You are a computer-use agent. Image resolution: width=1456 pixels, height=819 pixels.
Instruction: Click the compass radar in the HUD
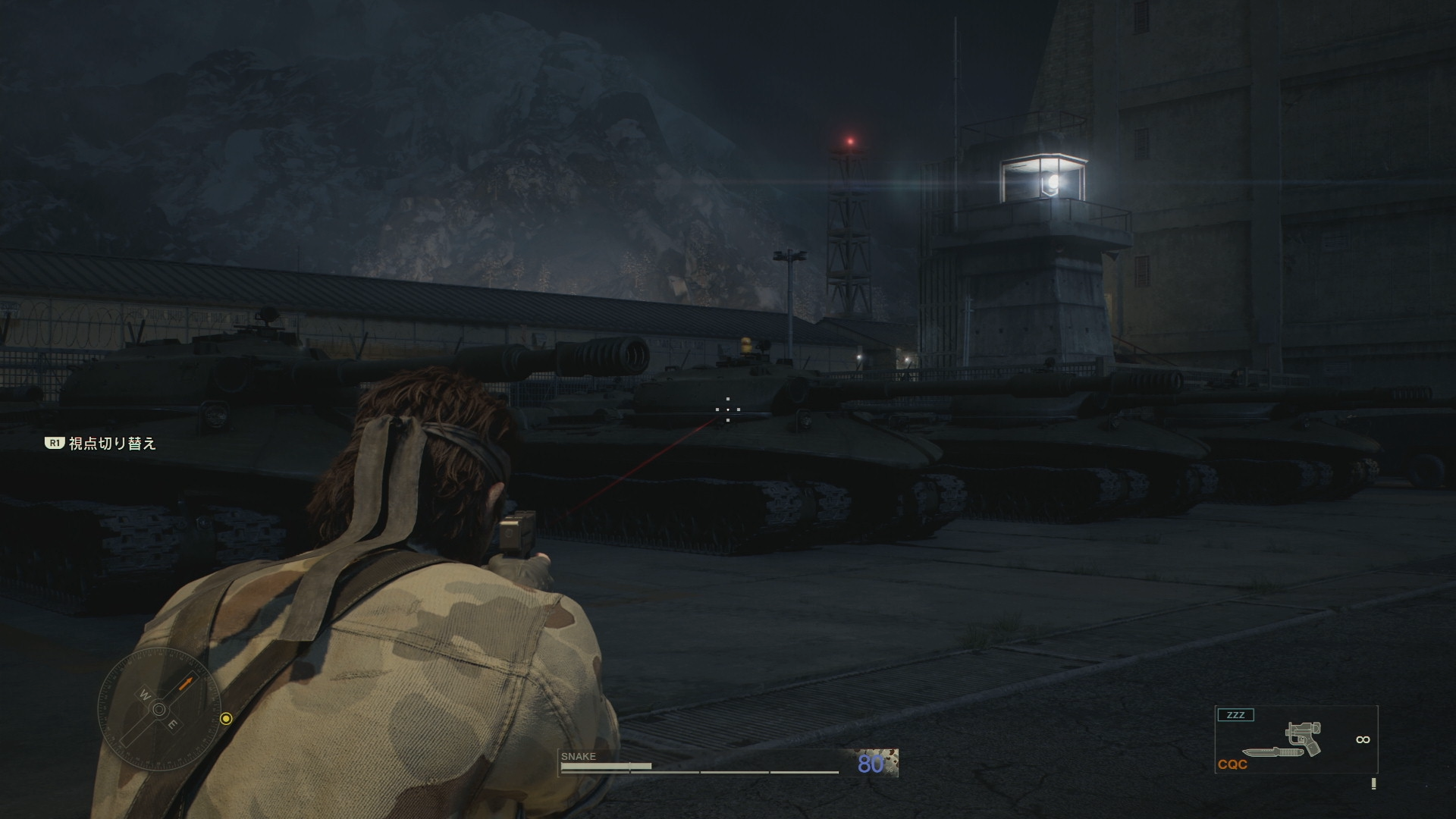click(159, 710)
